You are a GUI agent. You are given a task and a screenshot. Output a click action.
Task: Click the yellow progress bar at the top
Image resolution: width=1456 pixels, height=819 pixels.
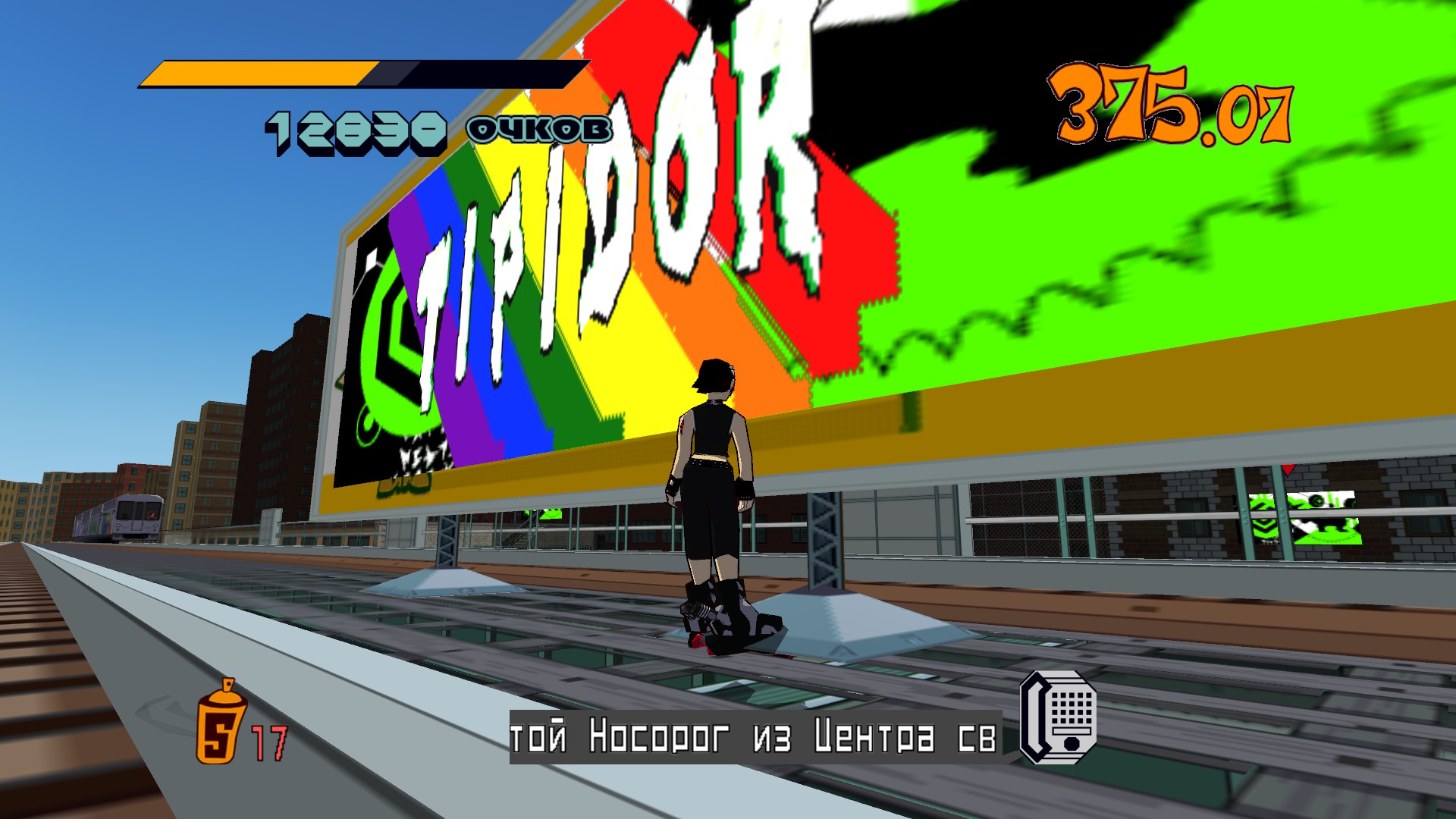click(258, 74)
